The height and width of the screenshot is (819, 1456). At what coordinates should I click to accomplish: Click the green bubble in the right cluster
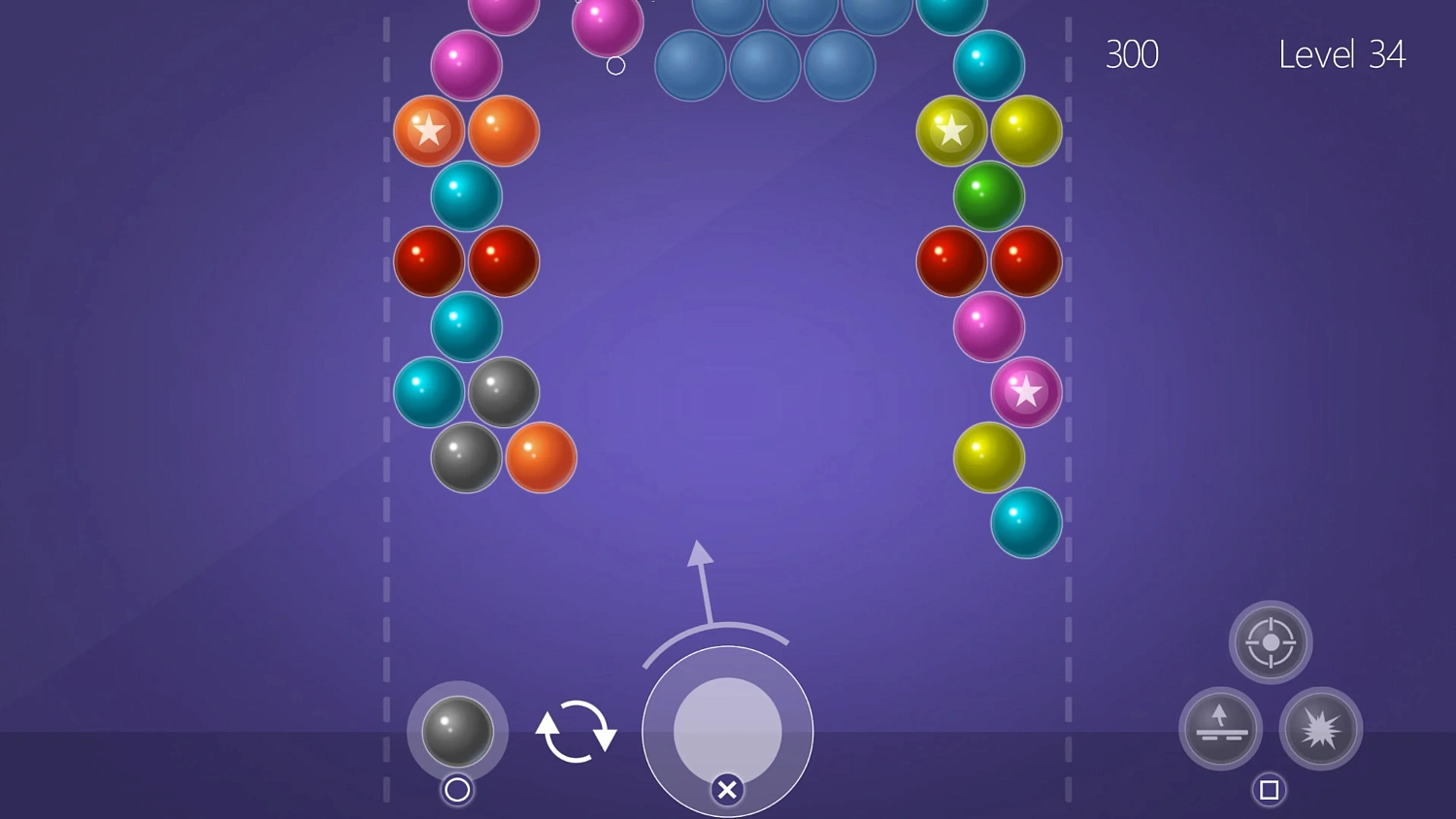click(x=988, y=196)
